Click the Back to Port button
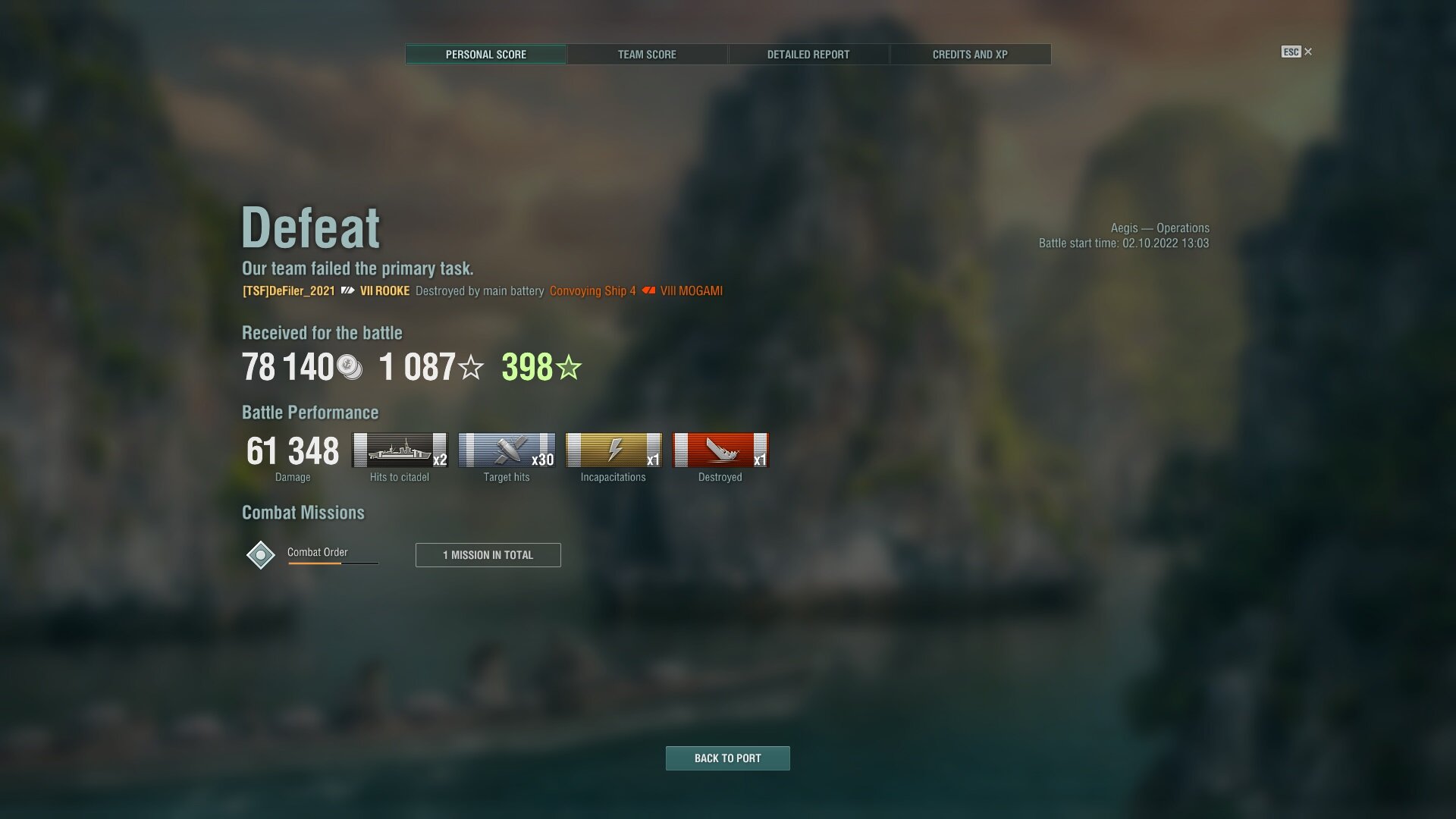The height and width of the screenshot is (819, 1456). click(x=727, y=758)
